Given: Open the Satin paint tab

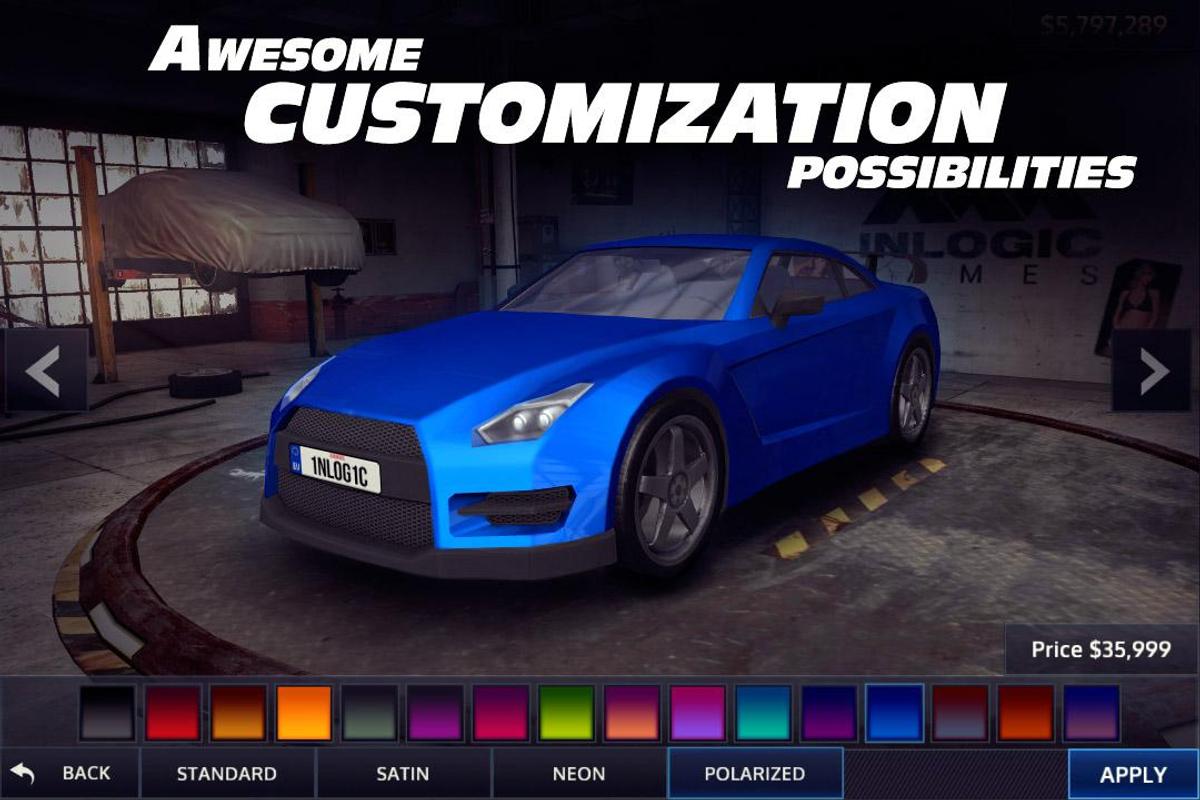Looking at the screenshot, I should tap(403, 773).
